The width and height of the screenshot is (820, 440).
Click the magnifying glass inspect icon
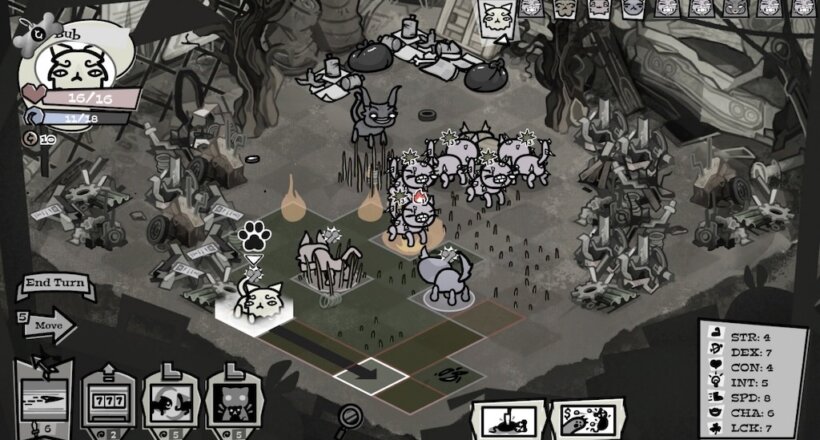pyautogui.click(x=351, y=414)
